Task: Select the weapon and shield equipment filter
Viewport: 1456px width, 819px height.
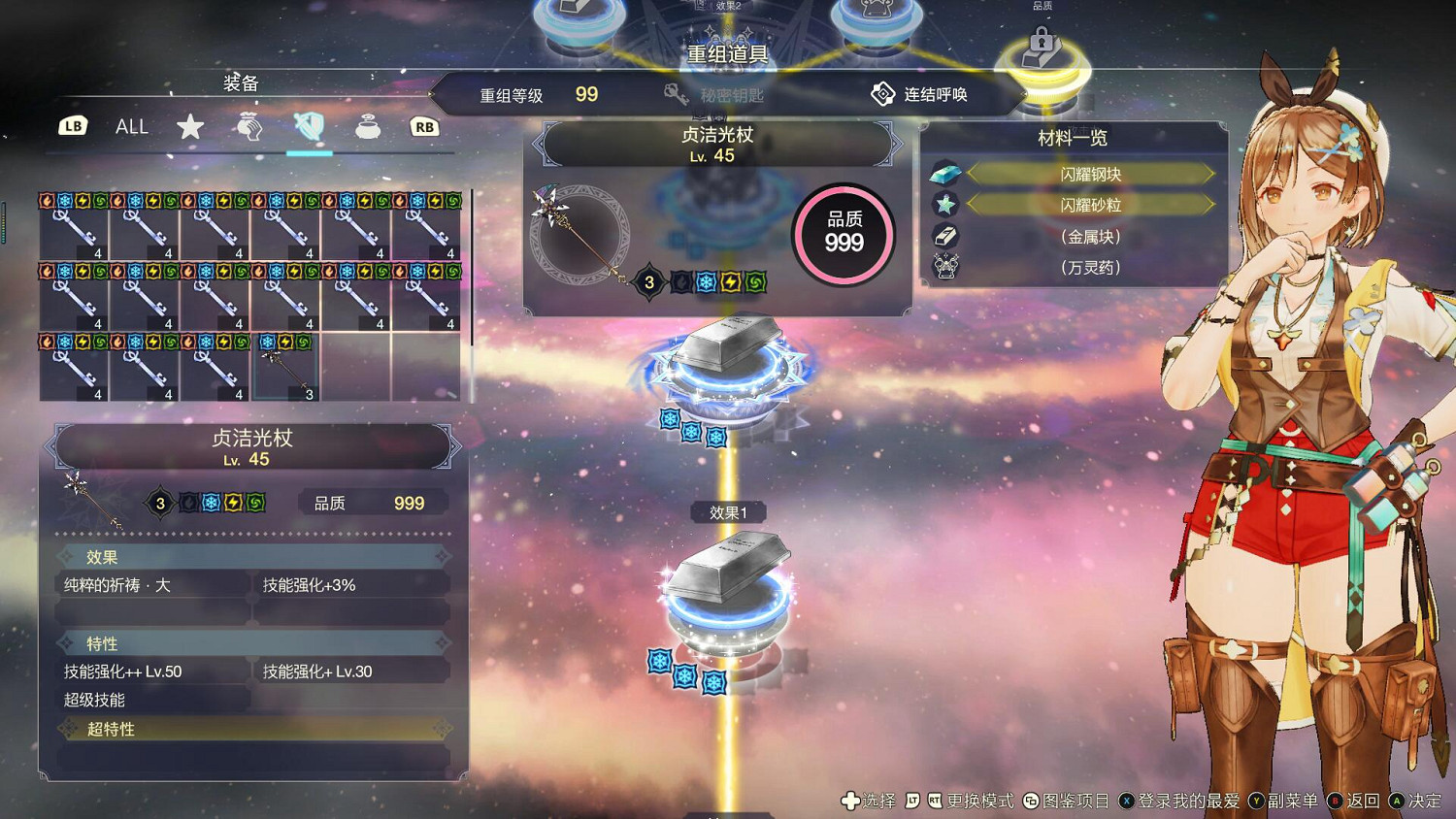Action: 309,126
